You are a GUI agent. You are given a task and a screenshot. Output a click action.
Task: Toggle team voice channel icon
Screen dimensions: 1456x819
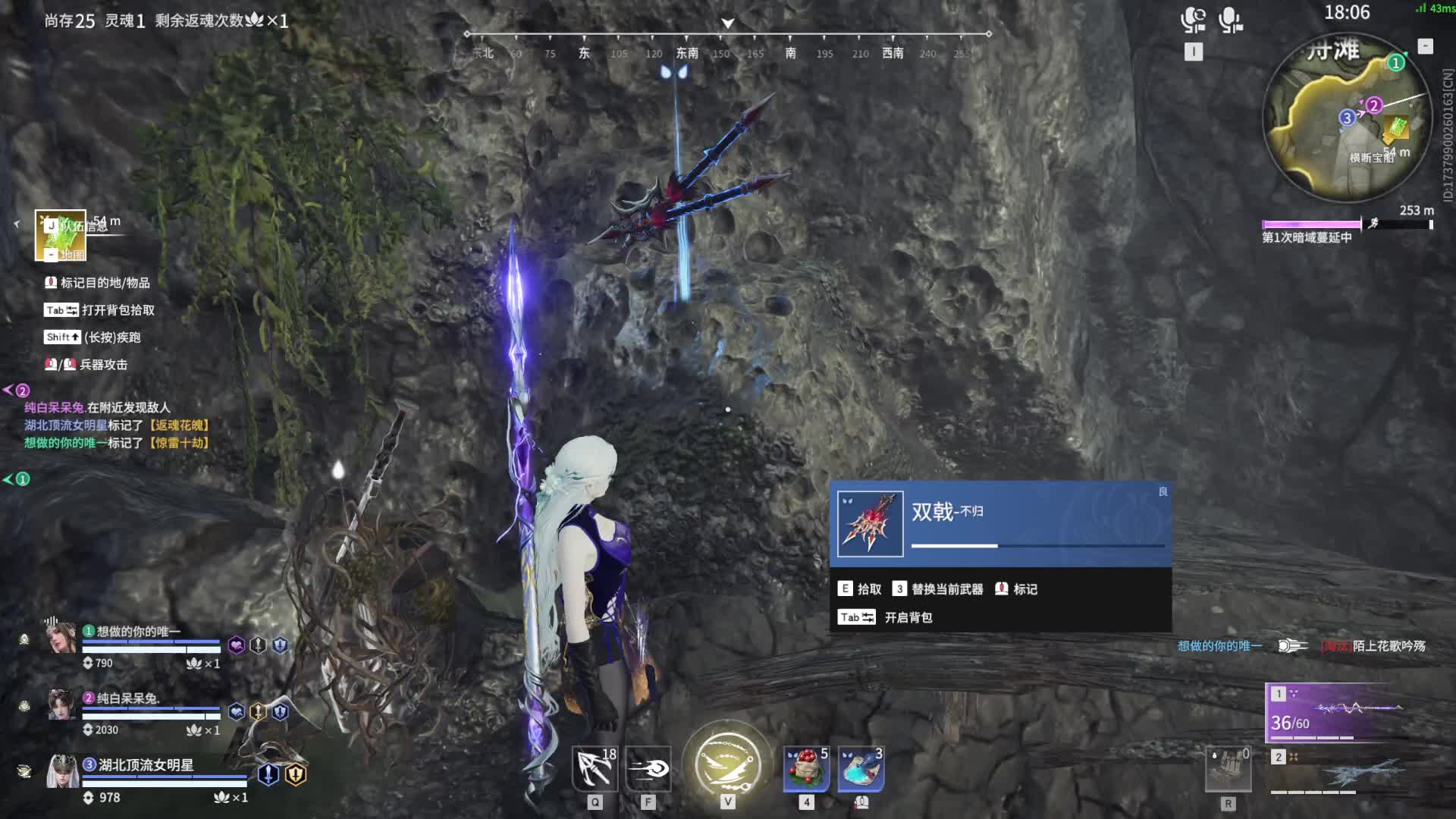click(x=1193, y=20)
